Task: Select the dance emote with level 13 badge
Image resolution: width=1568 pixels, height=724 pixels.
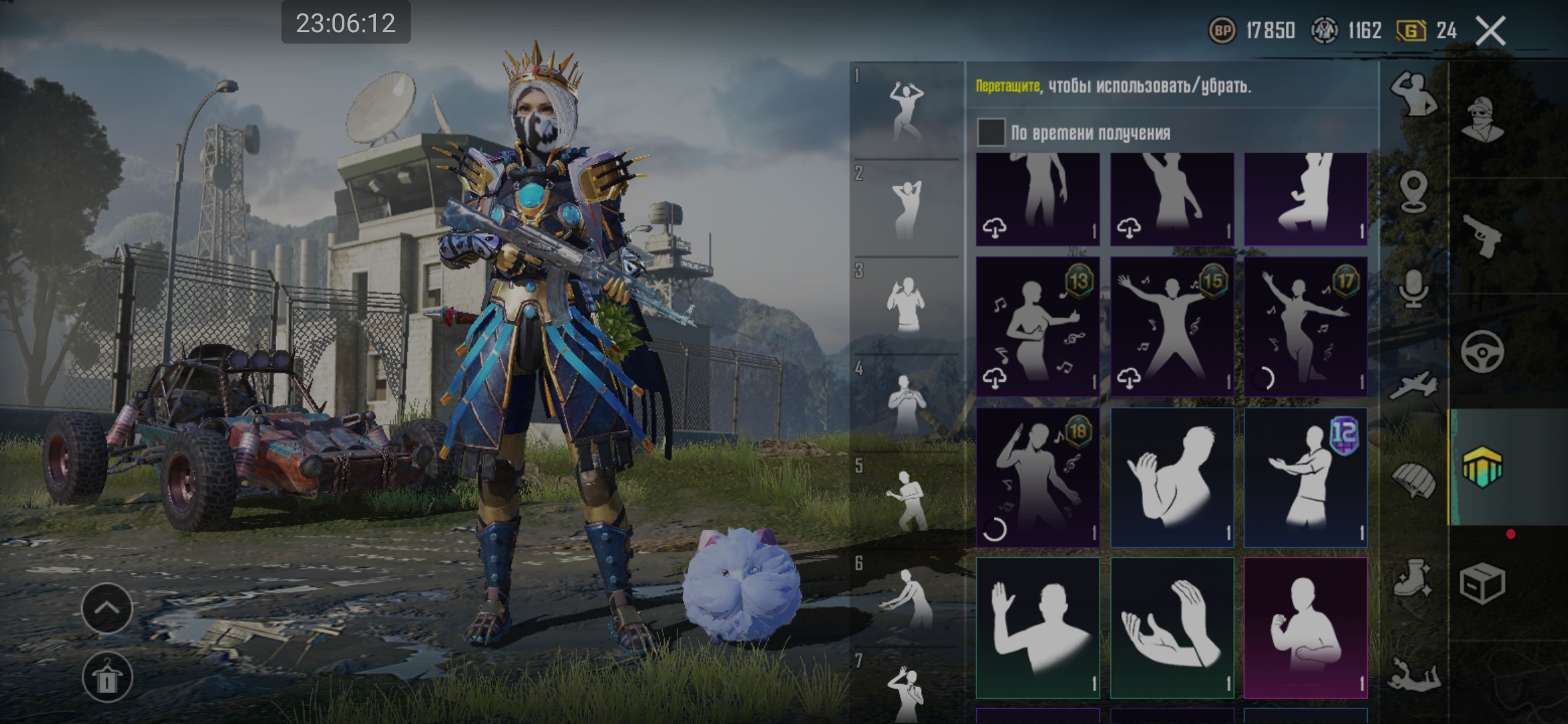Action: [x=1037, y=326]
